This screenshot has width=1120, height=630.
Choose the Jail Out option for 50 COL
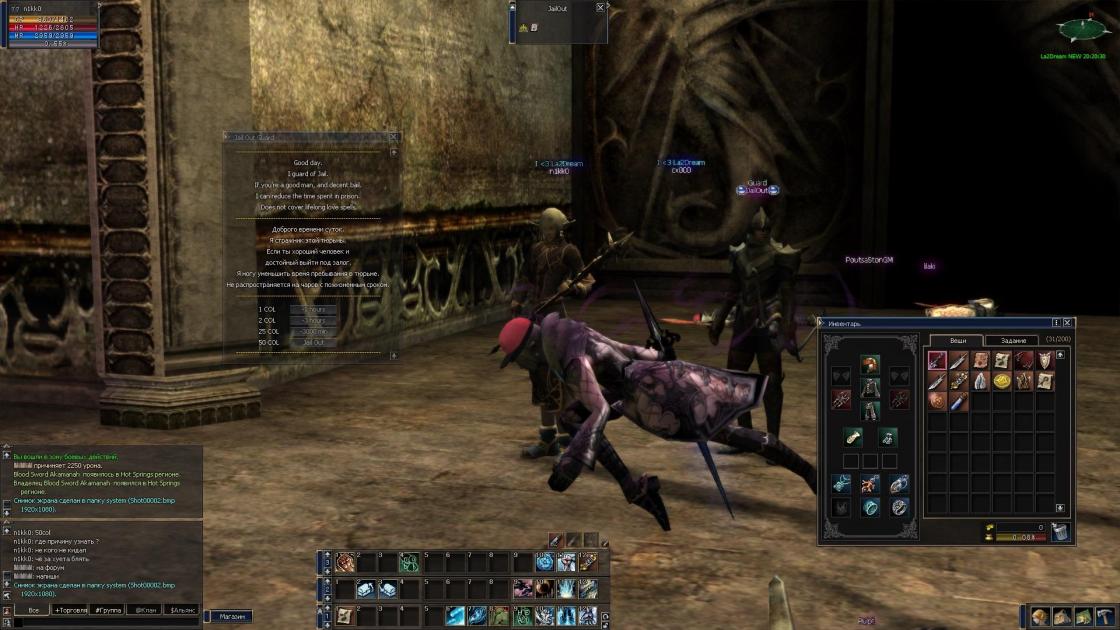(x=314, y=342)
